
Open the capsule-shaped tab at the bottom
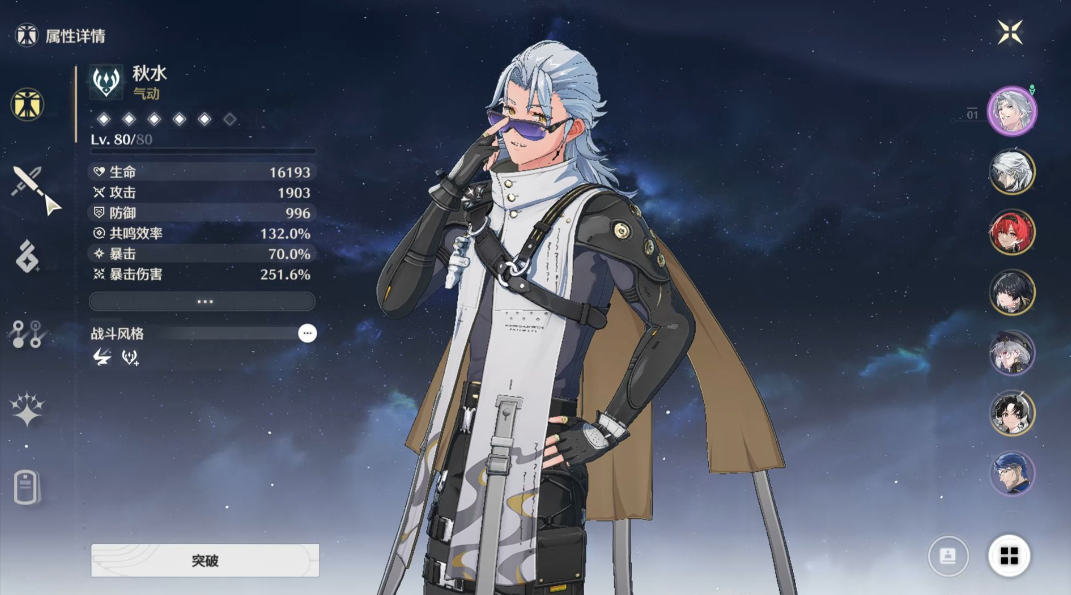click(x=27, y=487)
